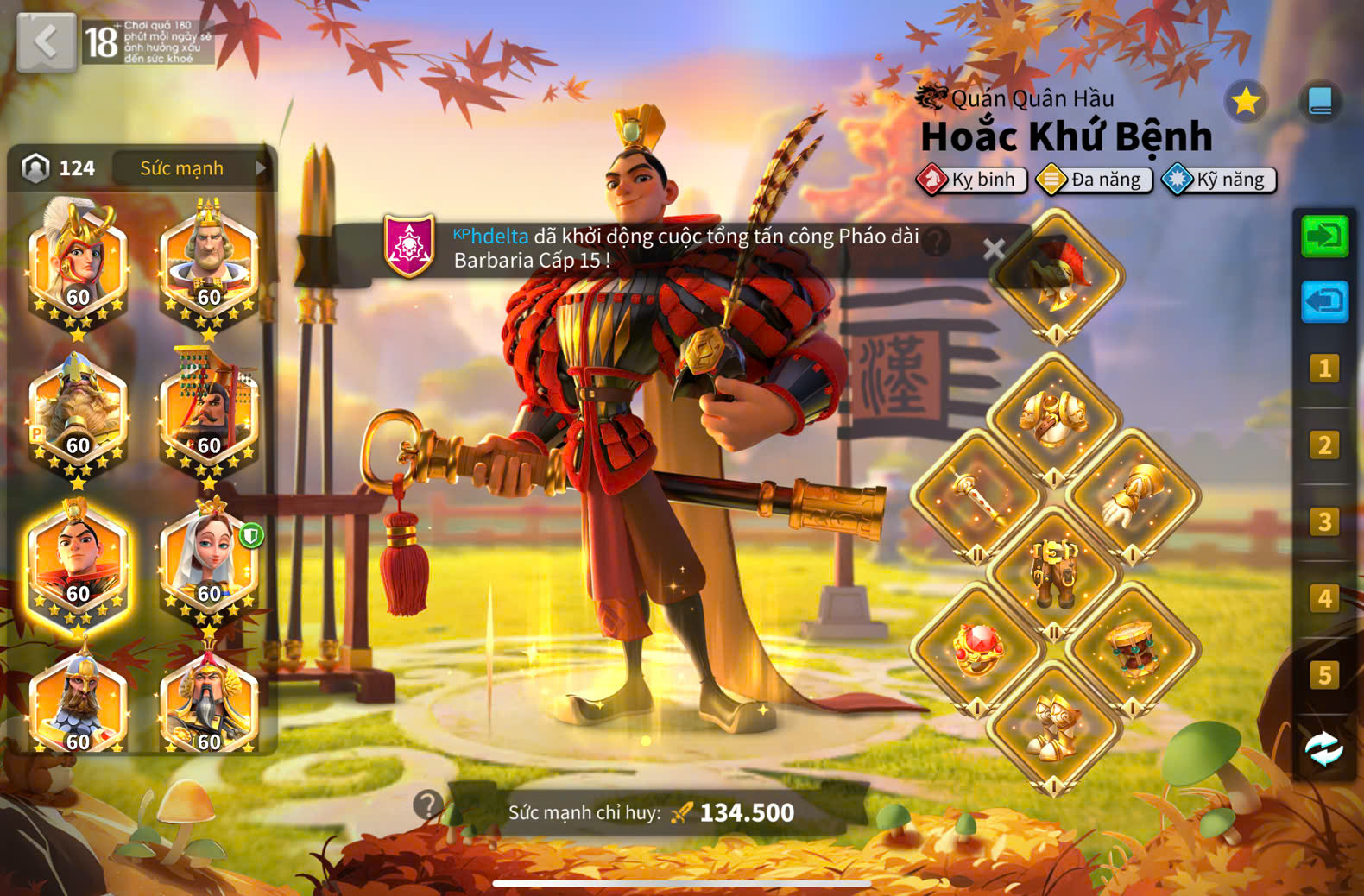Switch to equipment preset 3
The height and width of the screenshot is (896, 1364).
(1324, 522)
